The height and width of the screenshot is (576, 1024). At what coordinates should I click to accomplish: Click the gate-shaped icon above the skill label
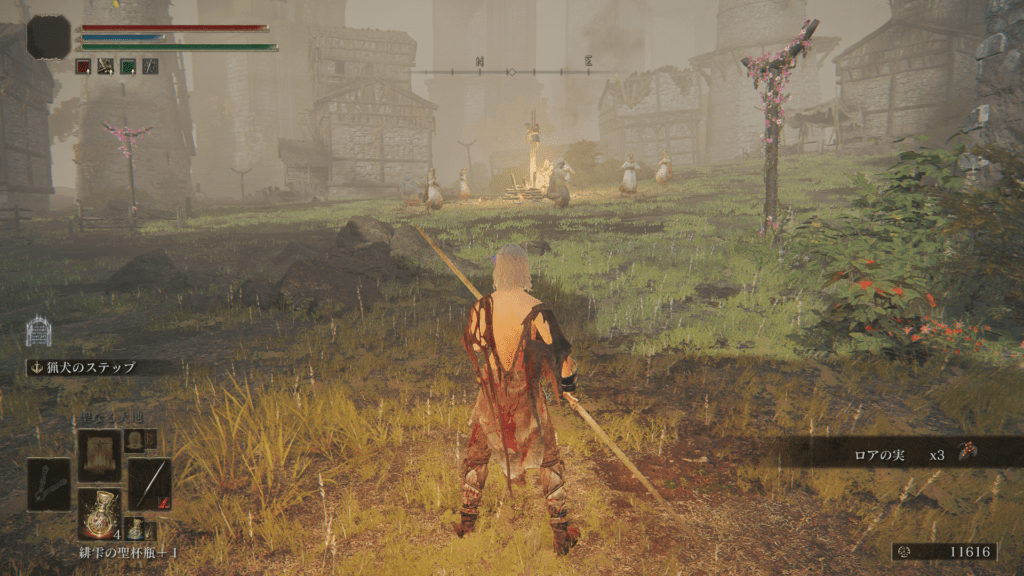coord(38,331)
